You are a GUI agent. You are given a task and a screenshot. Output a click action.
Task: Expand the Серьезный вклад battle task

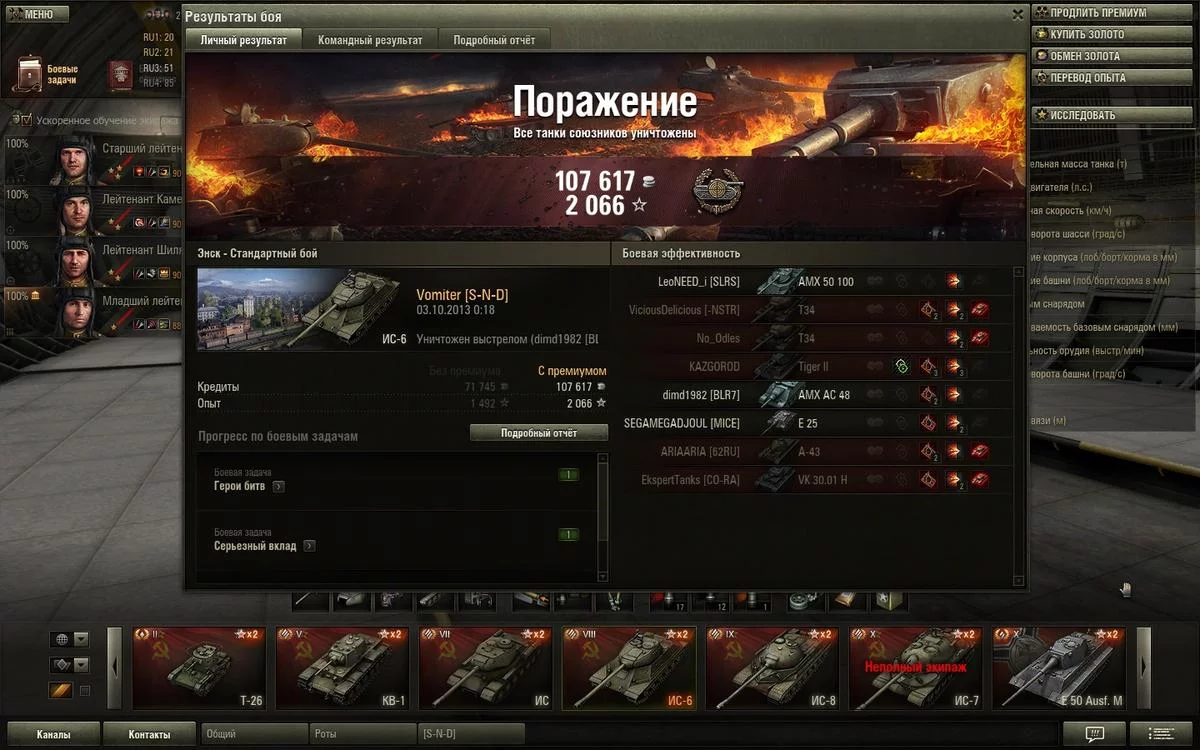pyautogui.click(x=310, y=546)
